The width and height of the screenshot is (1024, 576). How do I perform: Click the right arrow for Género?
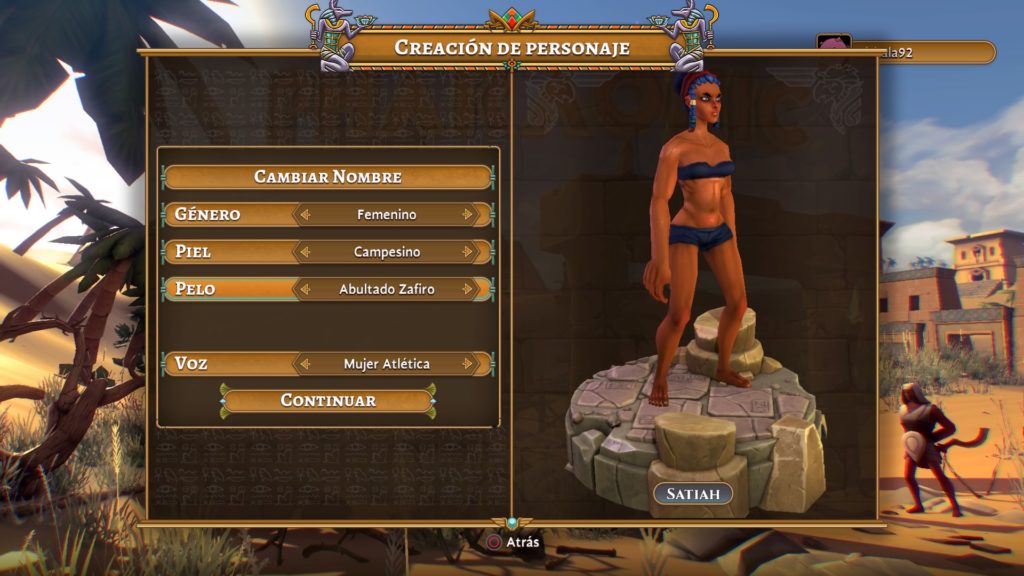coord(467,214)
